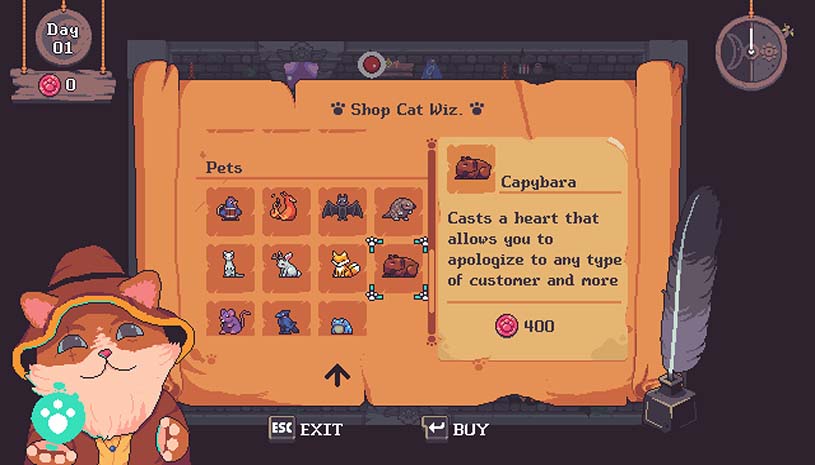The width and height of the screenshot is (815, 465).
Task: Click the up arrow to scroll shop
Action: pos(336,375)
